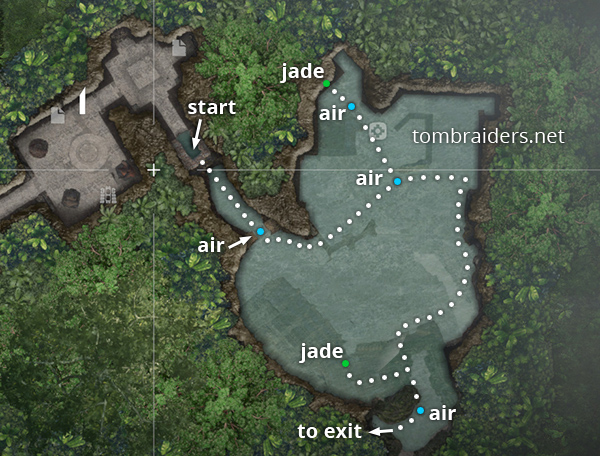The image size is (600, 456).
Task: Select the lower jade marker green dot
Action: coord(346,363)
